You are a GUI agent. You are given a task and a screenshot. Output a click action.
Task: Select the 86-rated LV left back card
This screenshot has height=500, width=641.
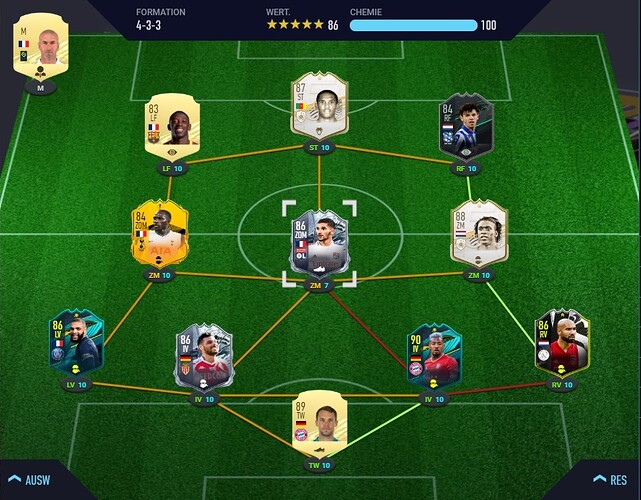click(x=77, y=343)
